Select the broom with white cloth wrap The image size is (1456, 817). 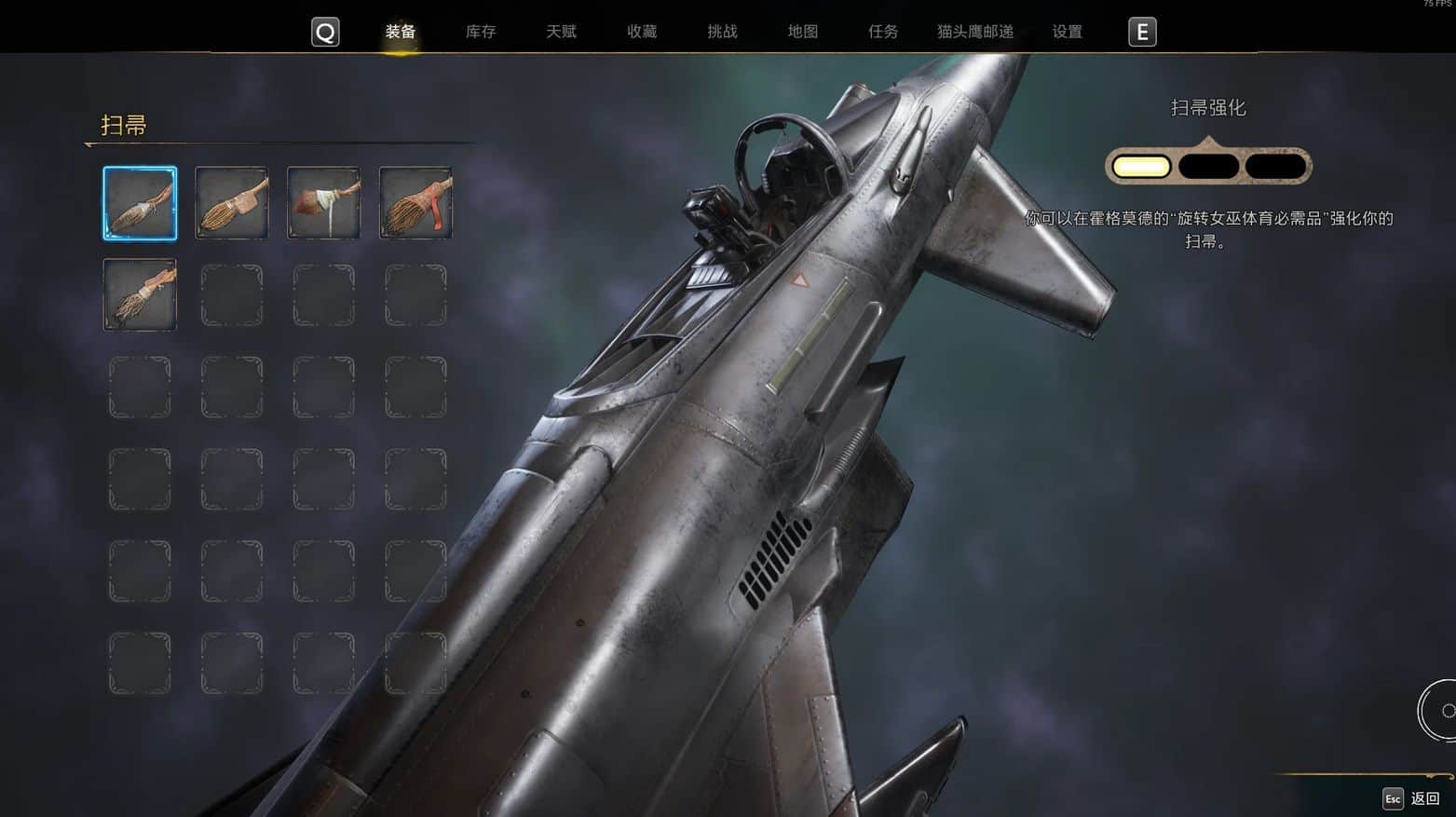[x=323, y=203]
